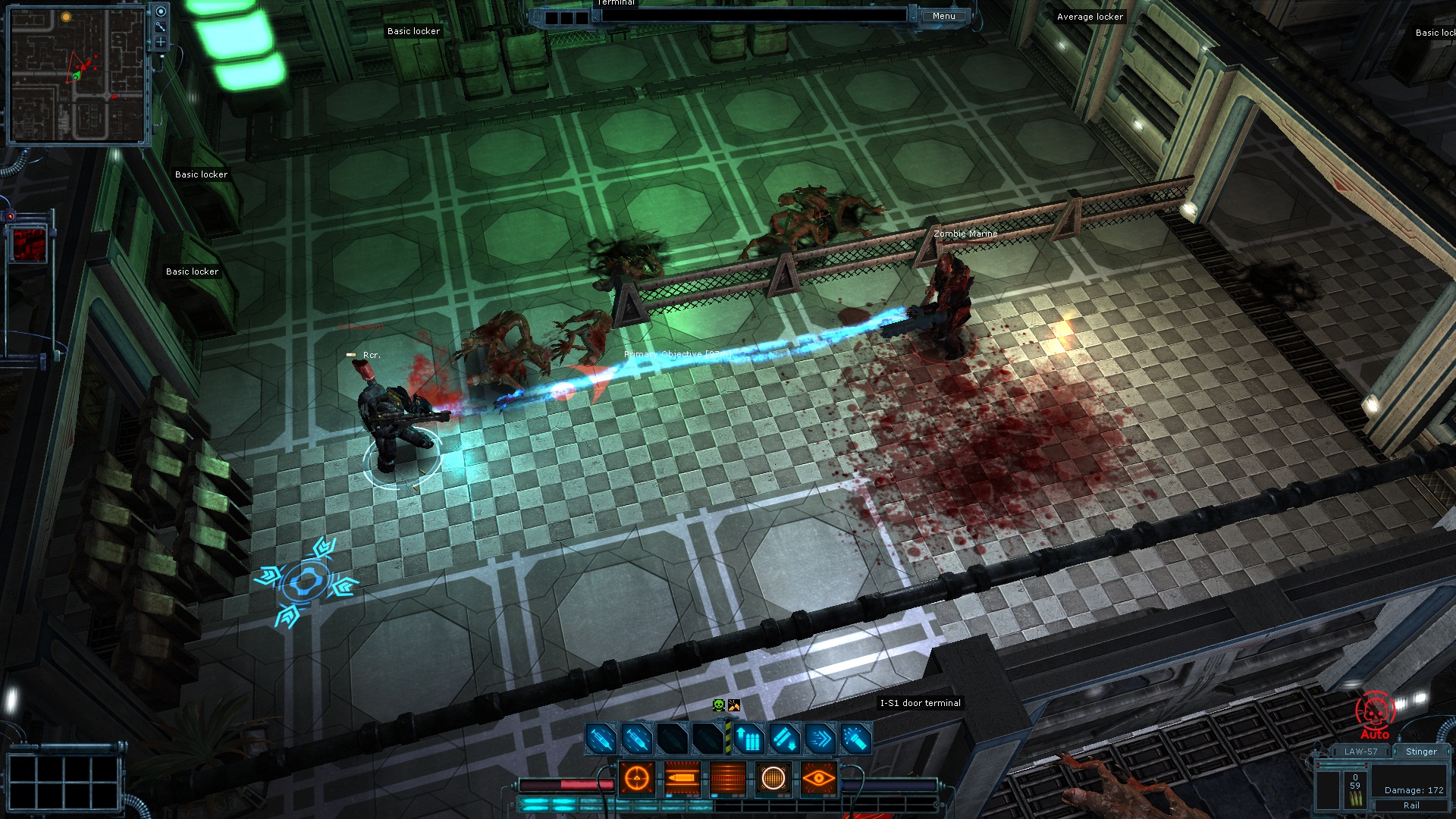
Task: Click the green skull status icon
Action: click(719, 705)
